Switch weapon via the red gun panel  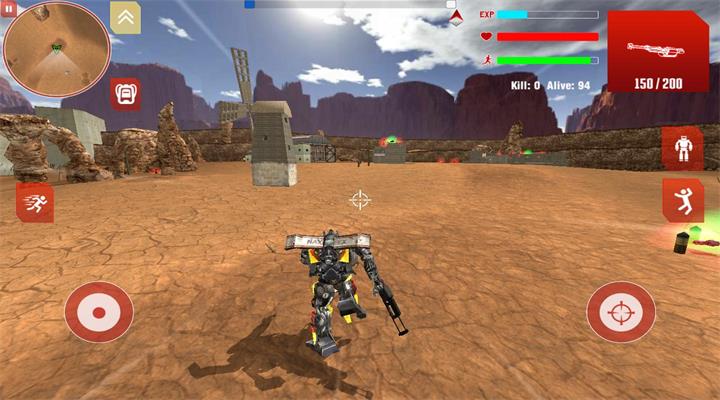point(657,52)
